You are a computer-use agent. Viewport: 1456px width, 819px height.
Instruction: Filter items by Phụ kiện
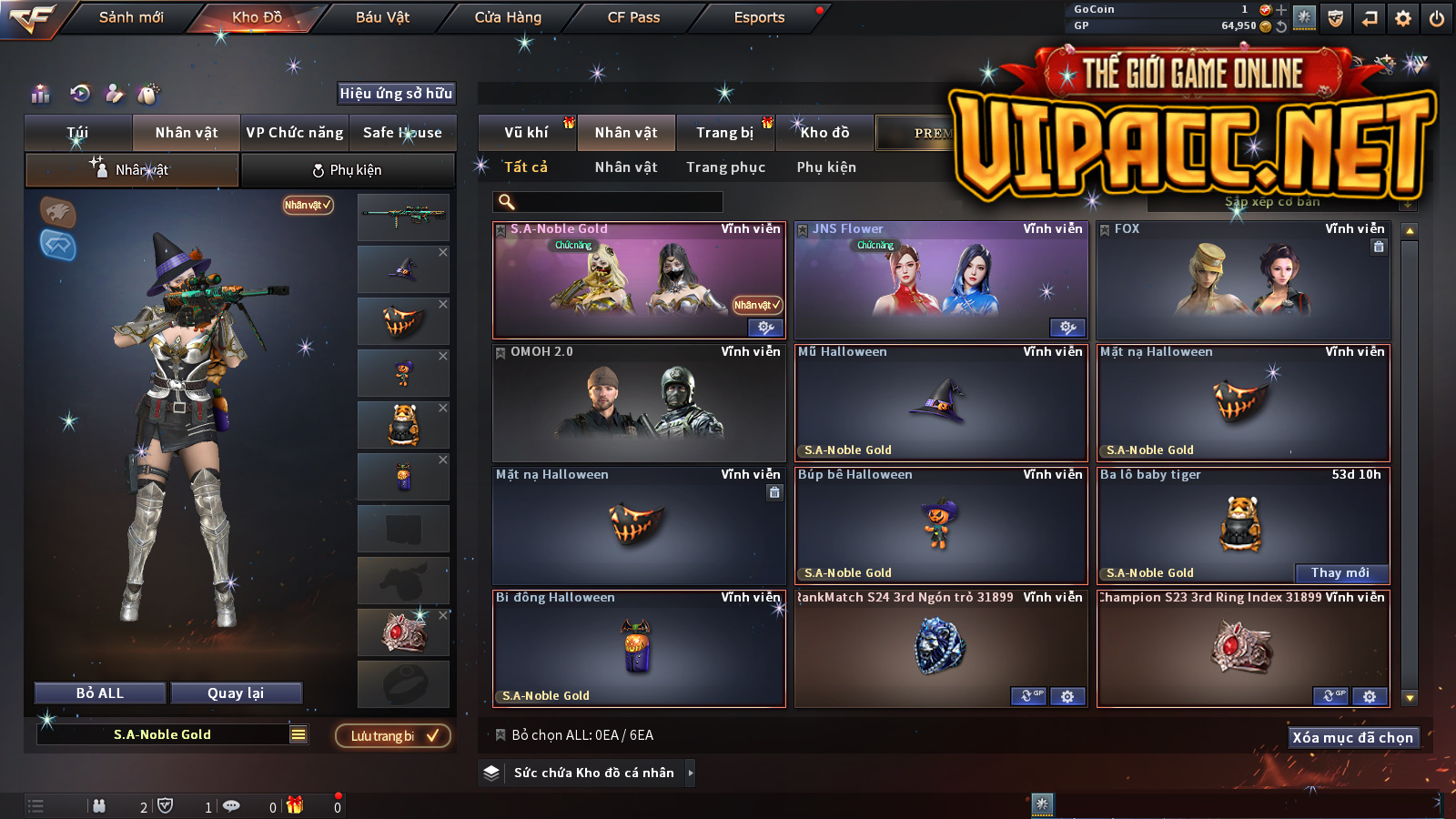(826, 167)
